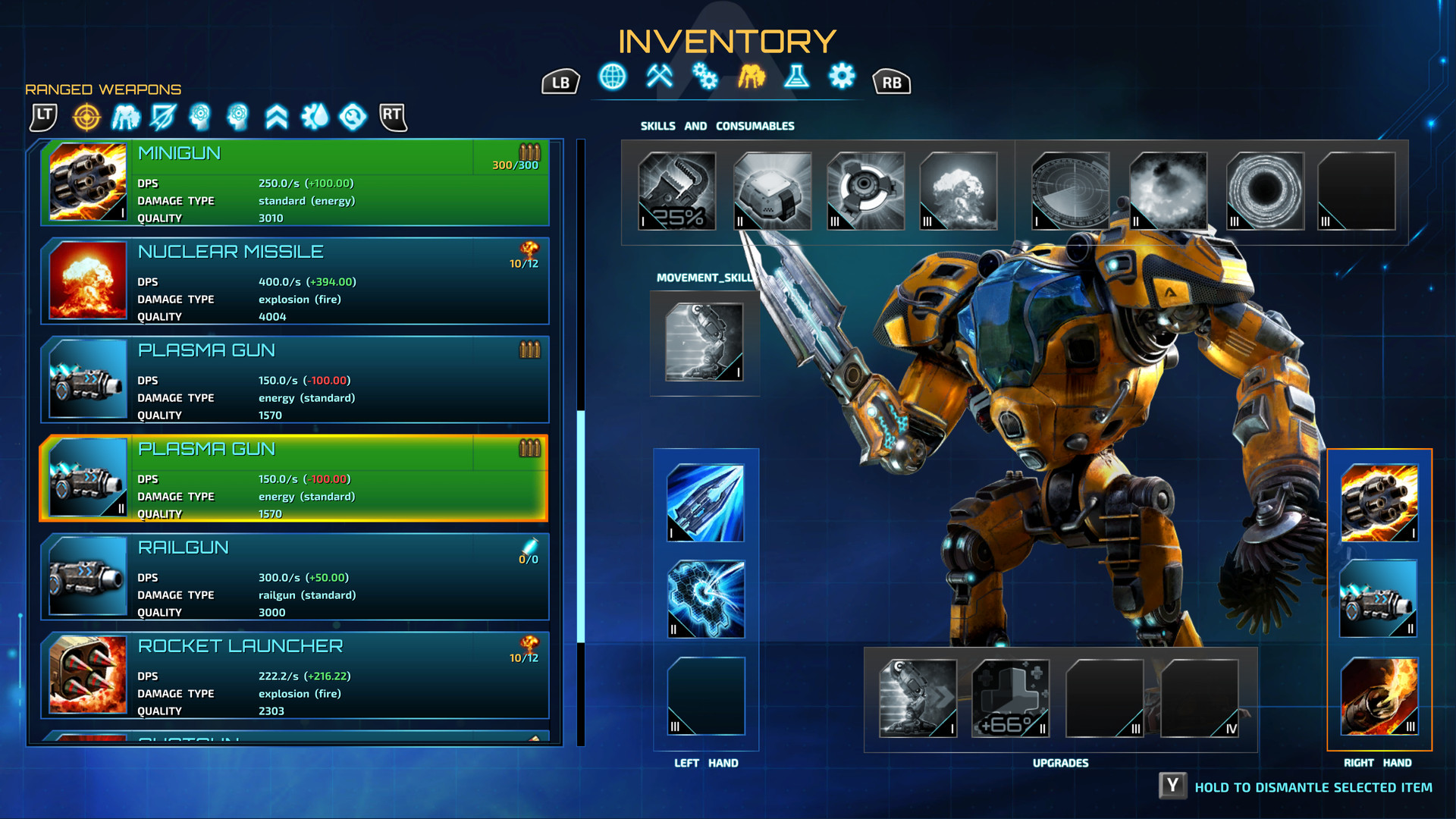The height and width of the screenshot is (819, 1456).
Task: Open the flask laboratory category icon
Action: [x=797, y=77]
